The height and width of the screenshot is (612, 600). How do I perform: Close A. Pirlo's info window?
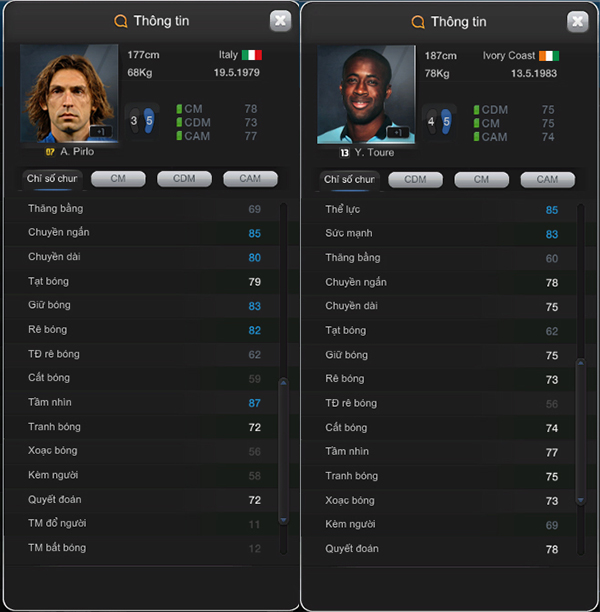coord(281,21)
